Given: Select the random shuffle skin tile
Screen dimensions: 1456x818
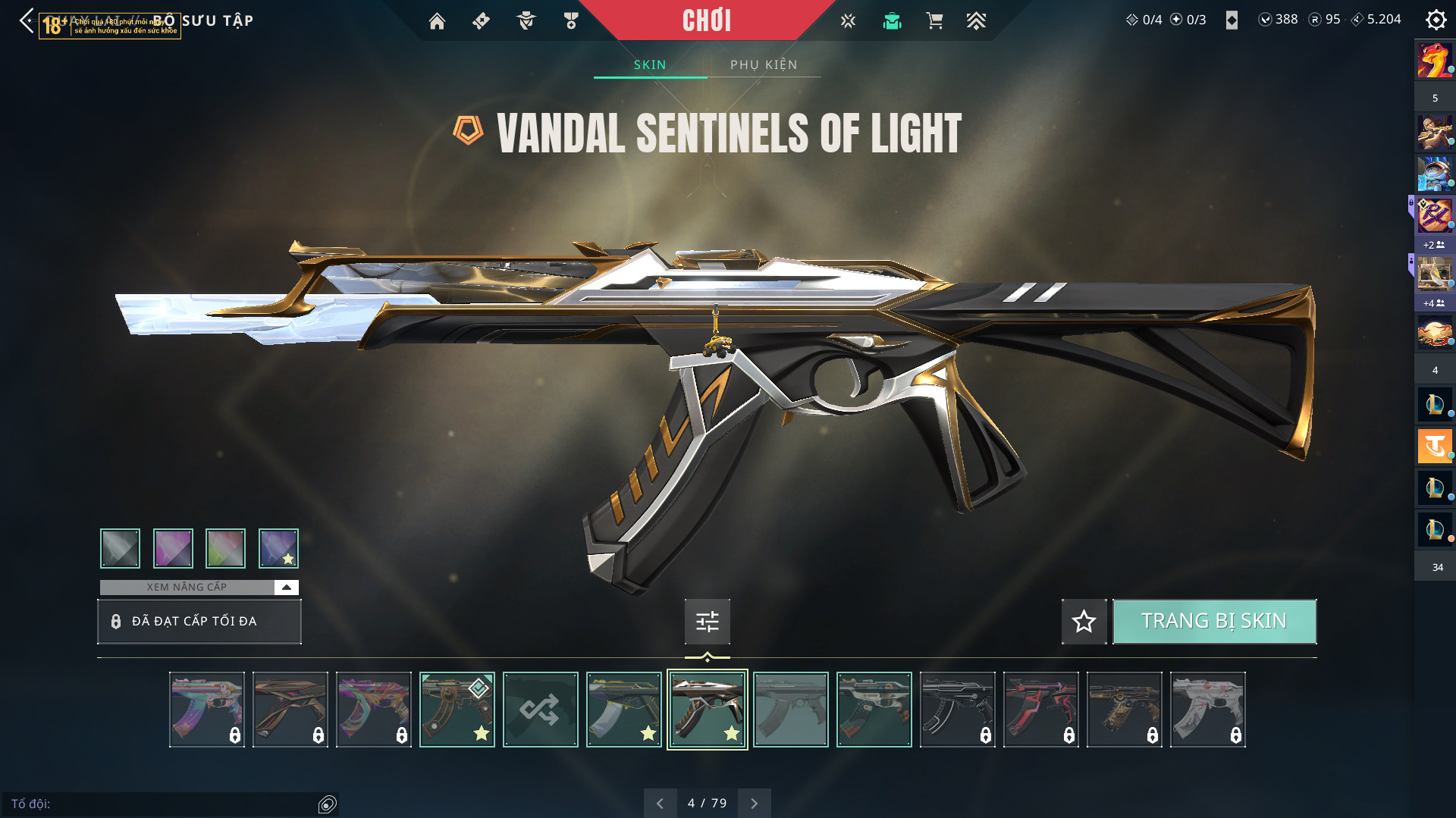Looking at the screenshot, I should pos(540,710).
